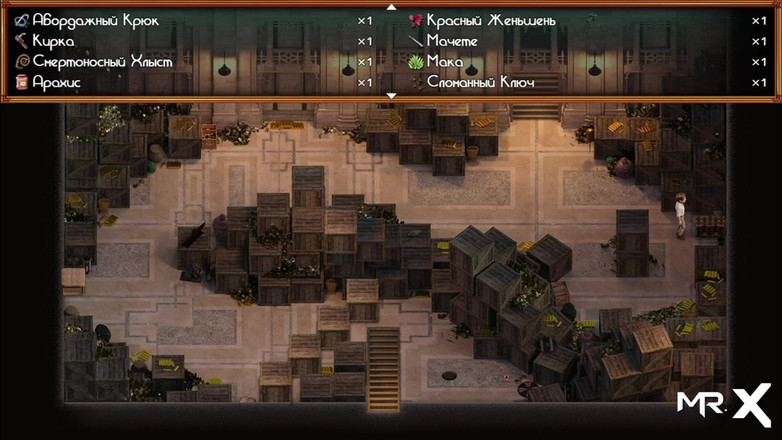
Task: Click the item list's down arrow
Action: tap(391, 96)
